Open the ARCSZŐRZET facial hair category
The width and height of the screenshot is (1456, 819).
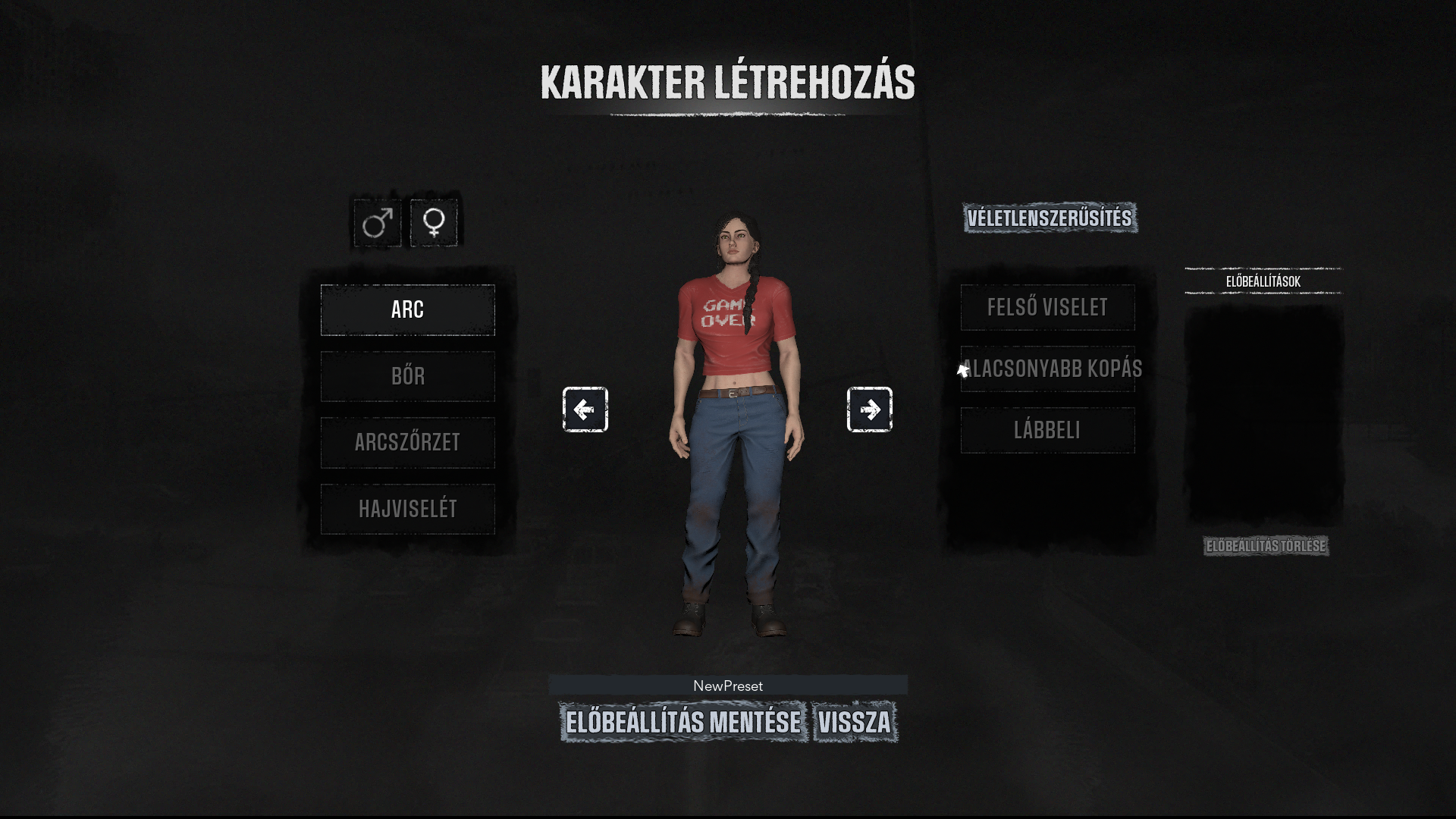(x=407, y=442)
